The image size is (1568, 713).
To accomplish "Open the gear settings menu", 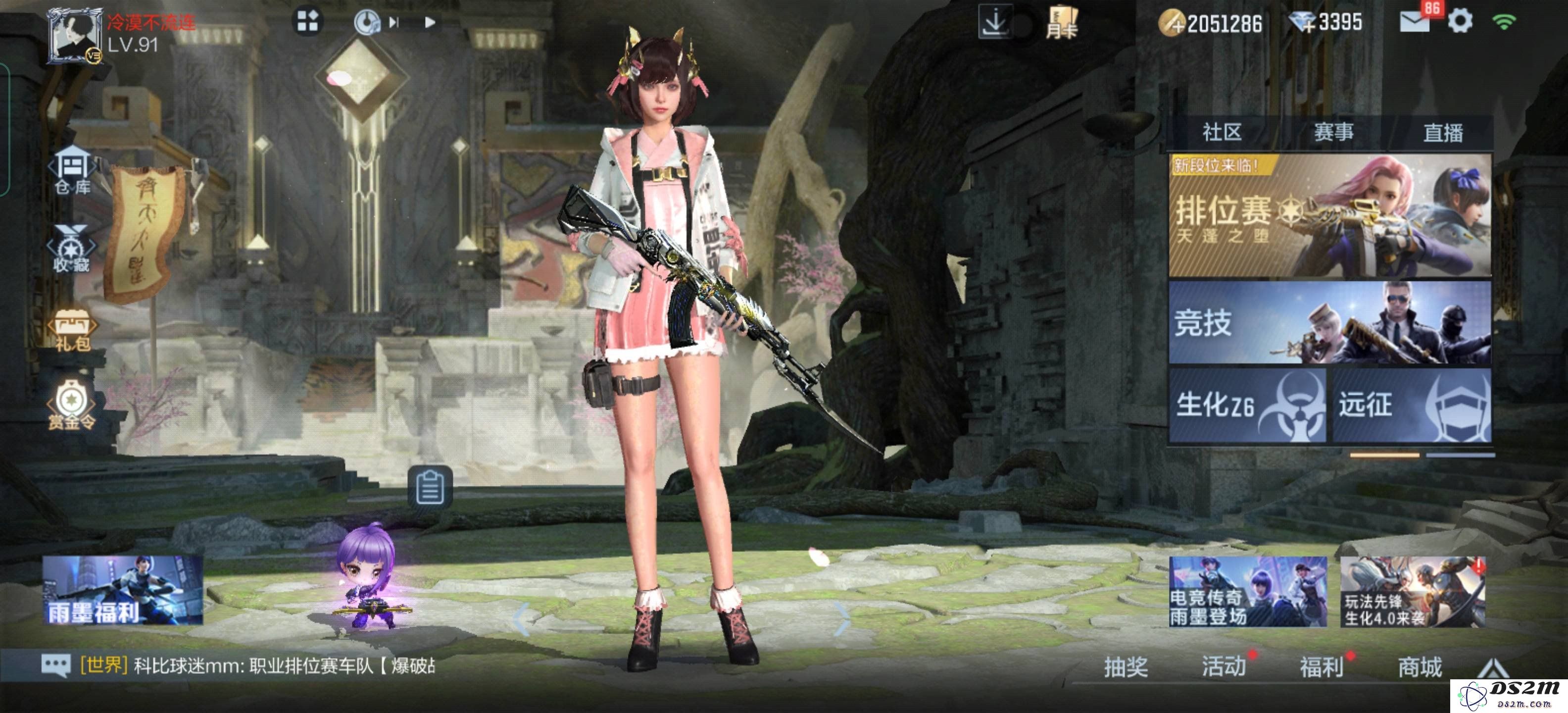I will click(1460, 21).
